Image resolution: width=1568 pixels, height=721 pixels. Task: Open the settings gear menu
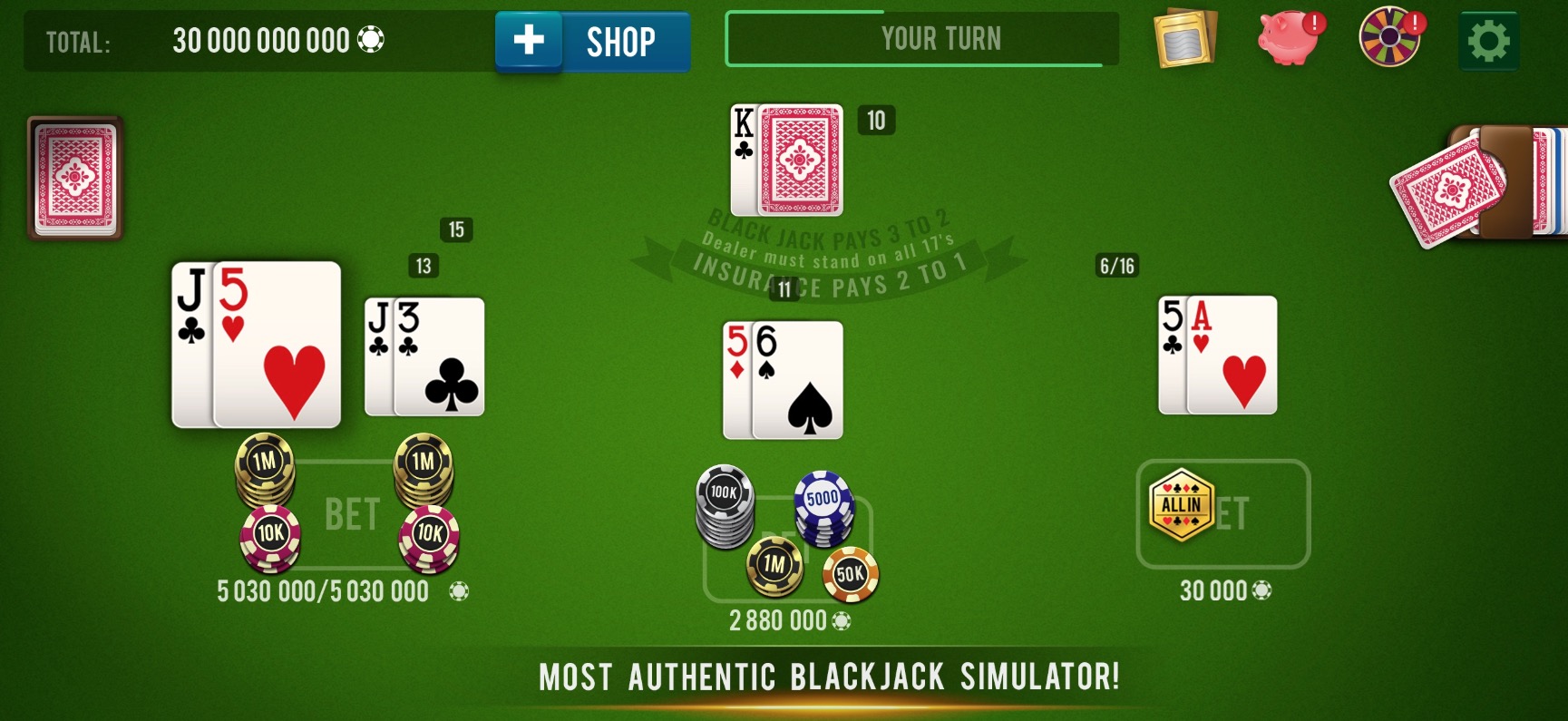pyautogui.click(x=1488, y=41)
